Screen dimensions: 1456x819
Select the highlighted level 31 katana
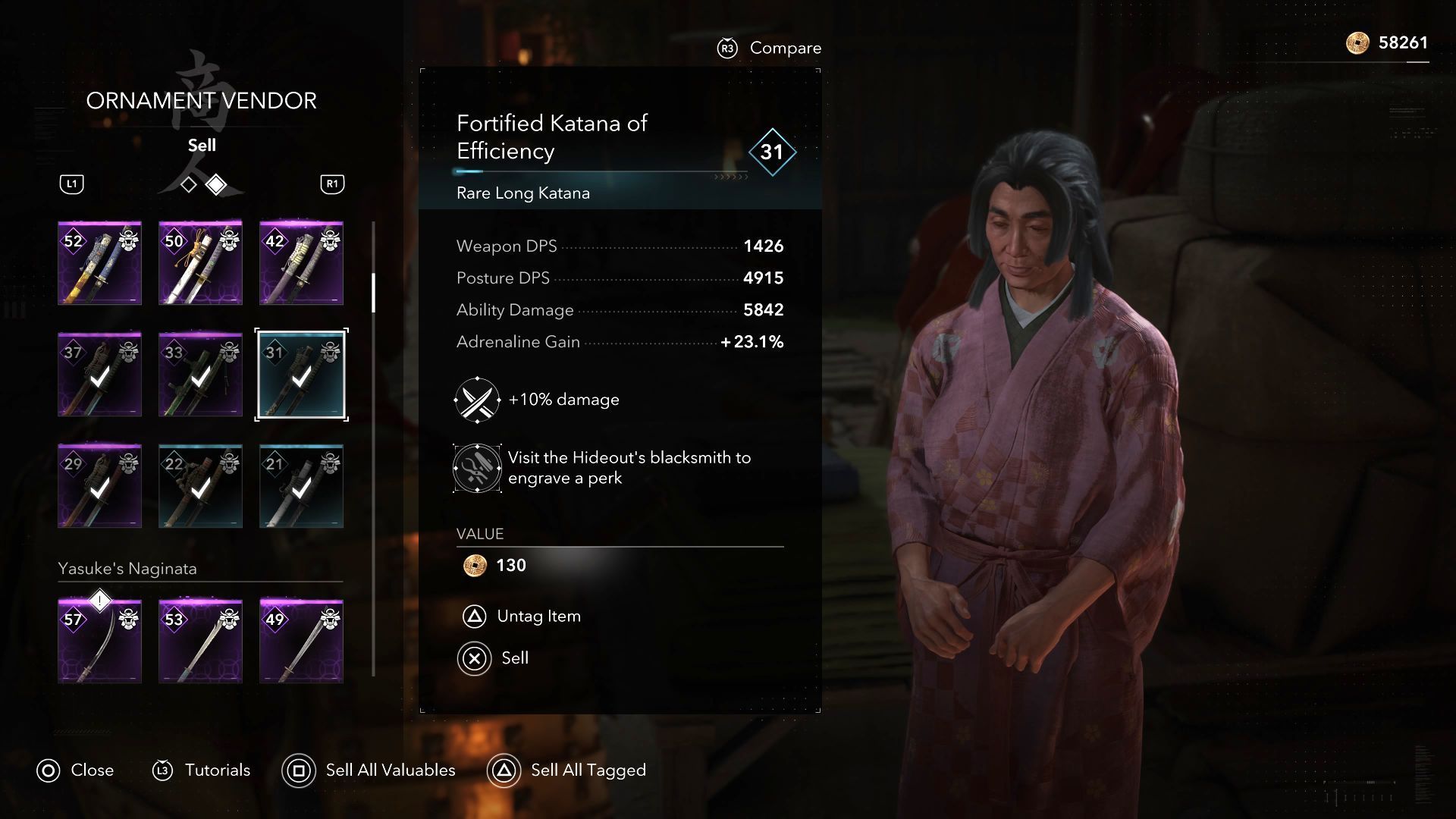point(301,375)
